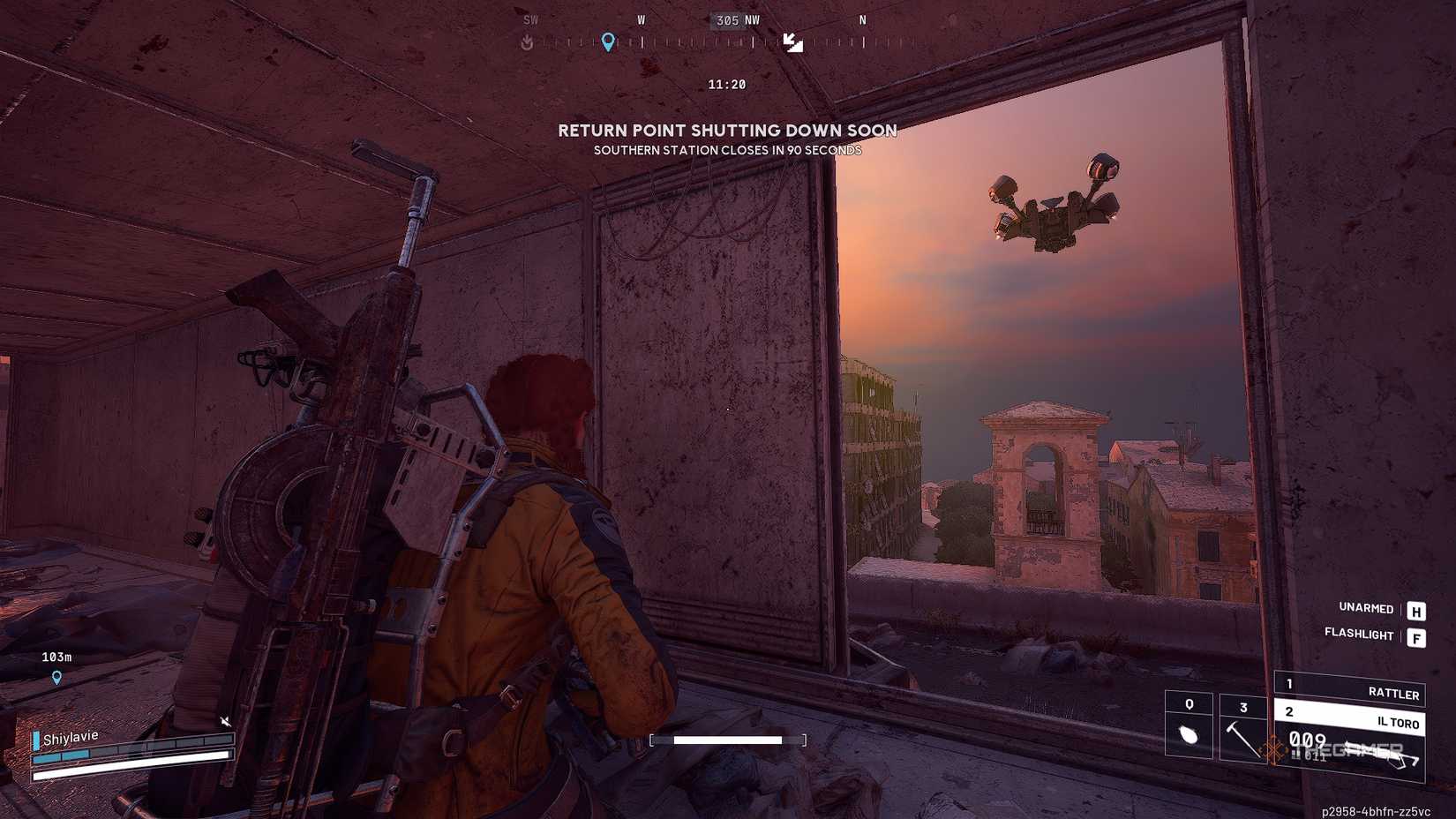Mute the indicator beside Shiylavie's name bar
The width and height of the screenshot is (1456, 819).
point(226,721)
